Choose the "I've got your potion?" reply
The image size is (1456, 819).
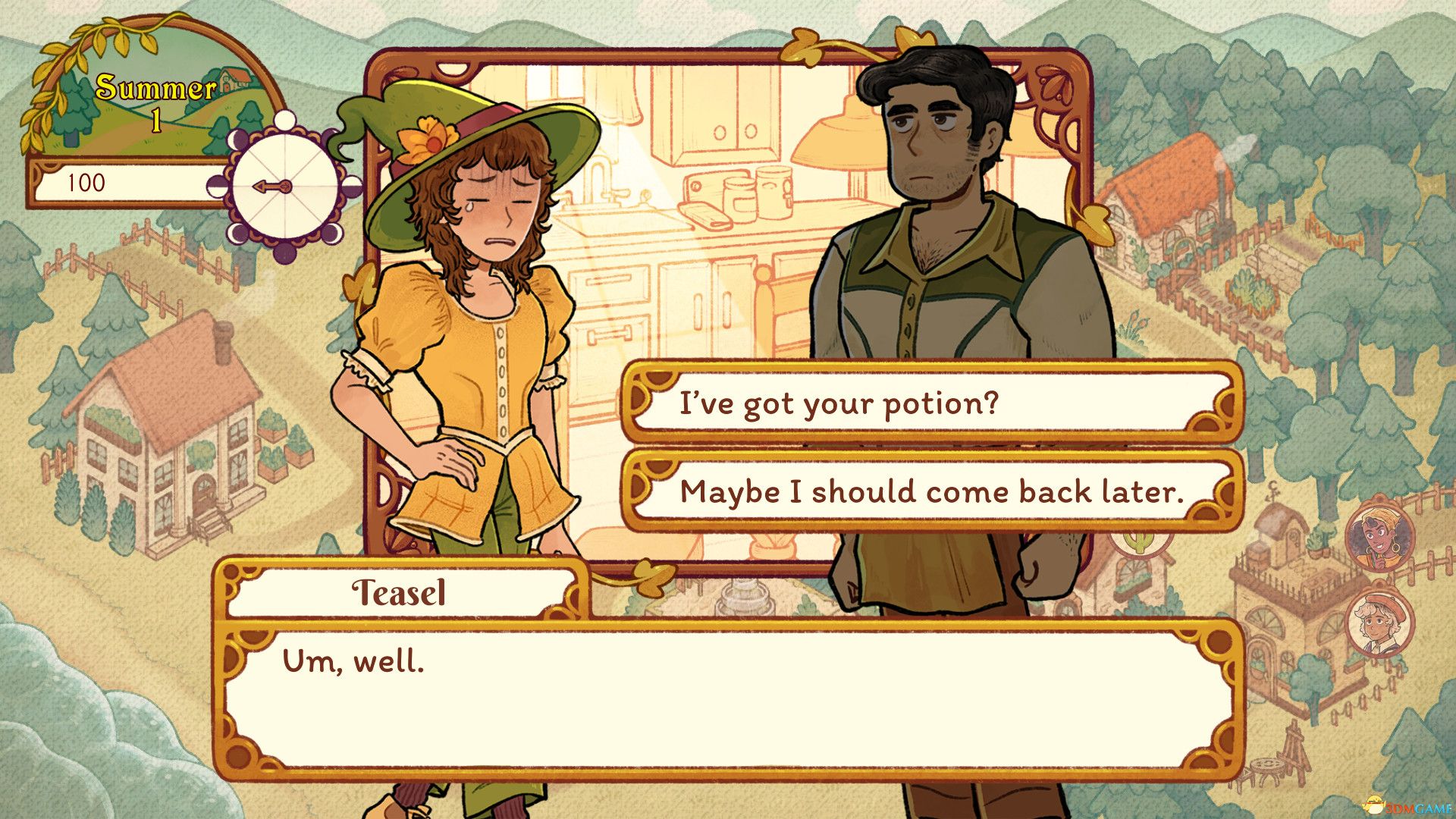[931, 403]
